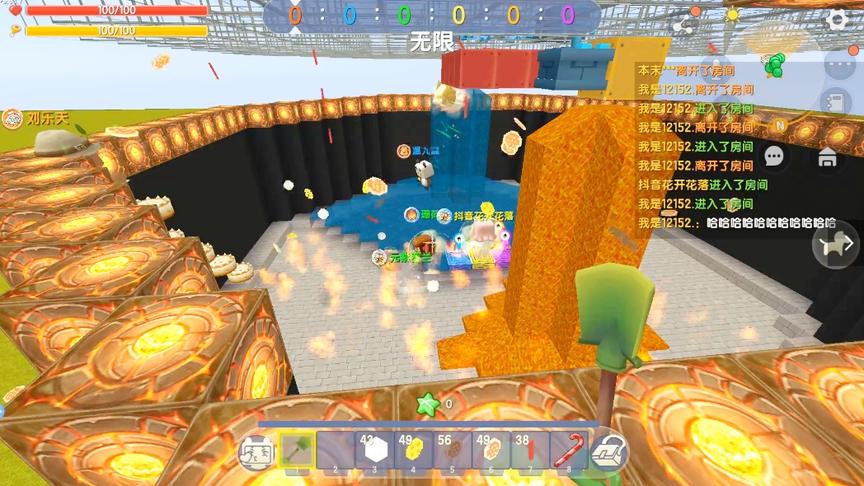The height and width of the screenshot is (486, 864).
Task: Open the chat speech bubble
Action: coord(774,156)
